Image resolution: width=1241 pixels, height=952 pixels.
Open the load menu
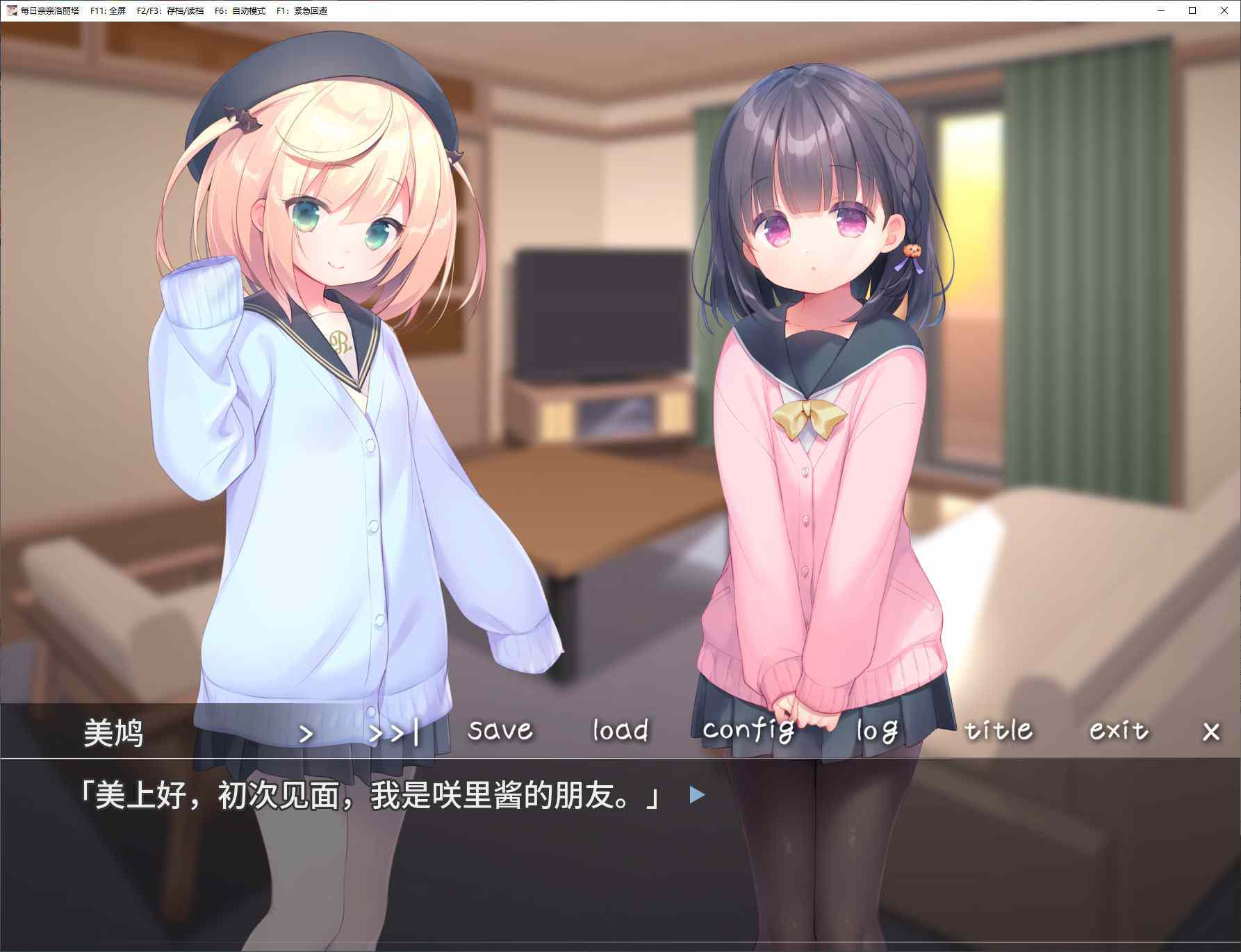(x=620, y=730)
